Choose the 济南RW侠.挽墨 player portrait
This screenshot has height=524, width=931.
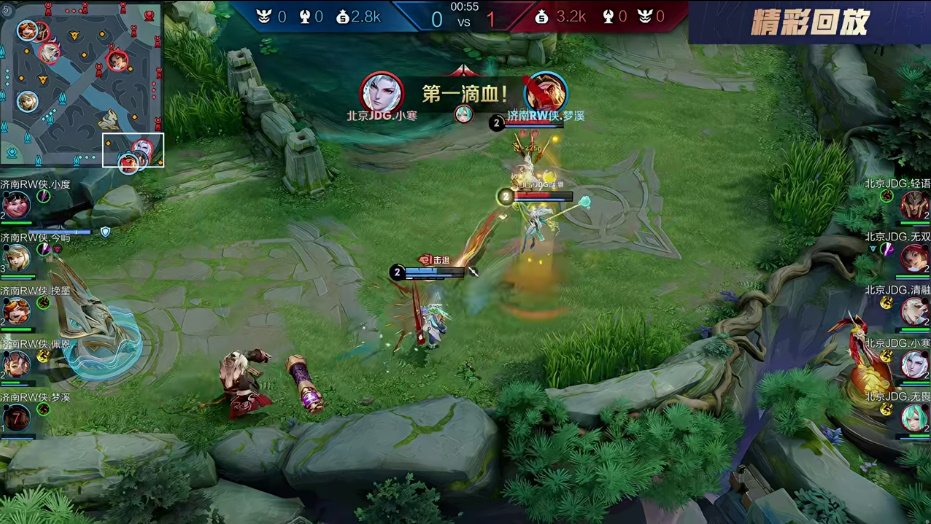click(16, 311)
